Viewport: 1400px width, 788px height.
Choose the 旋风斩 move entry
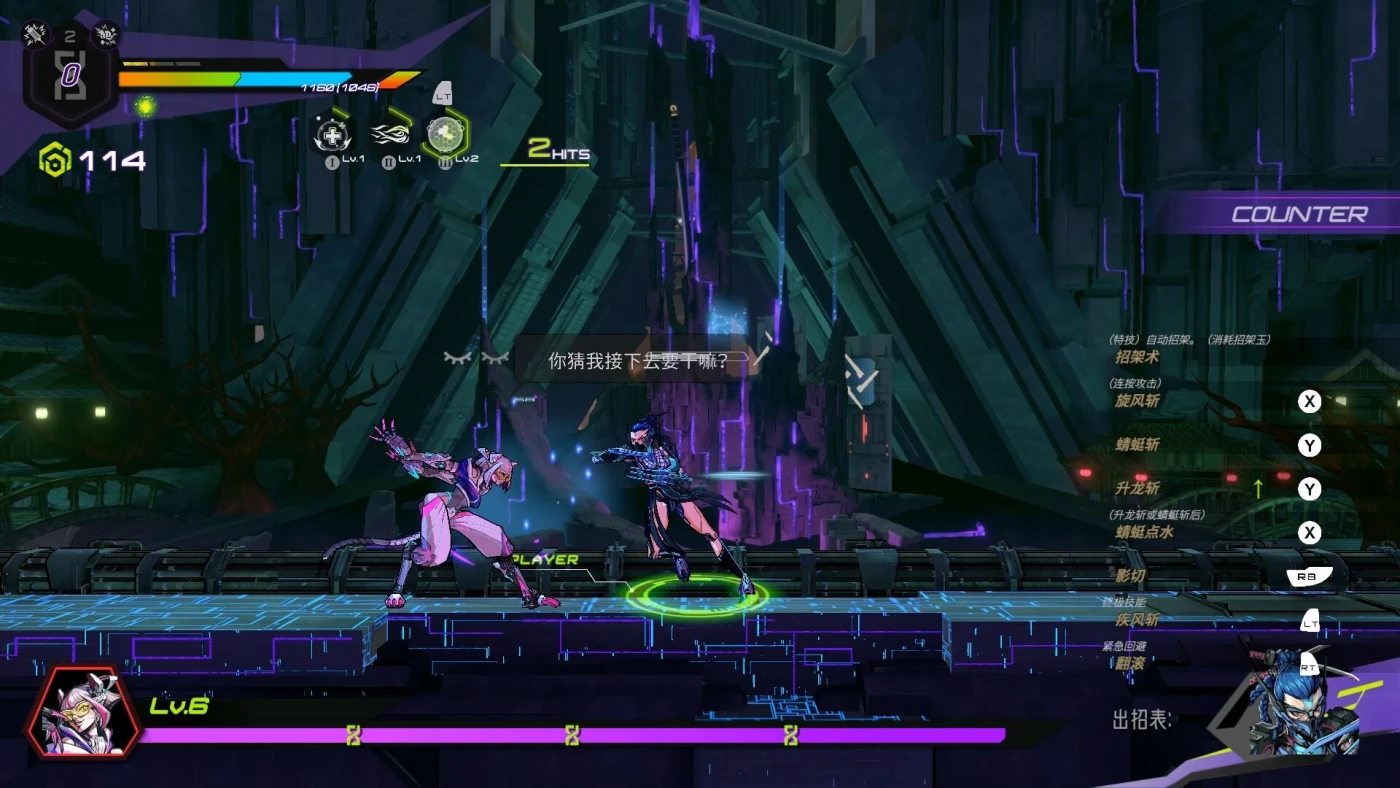[x=1137, y=401]
